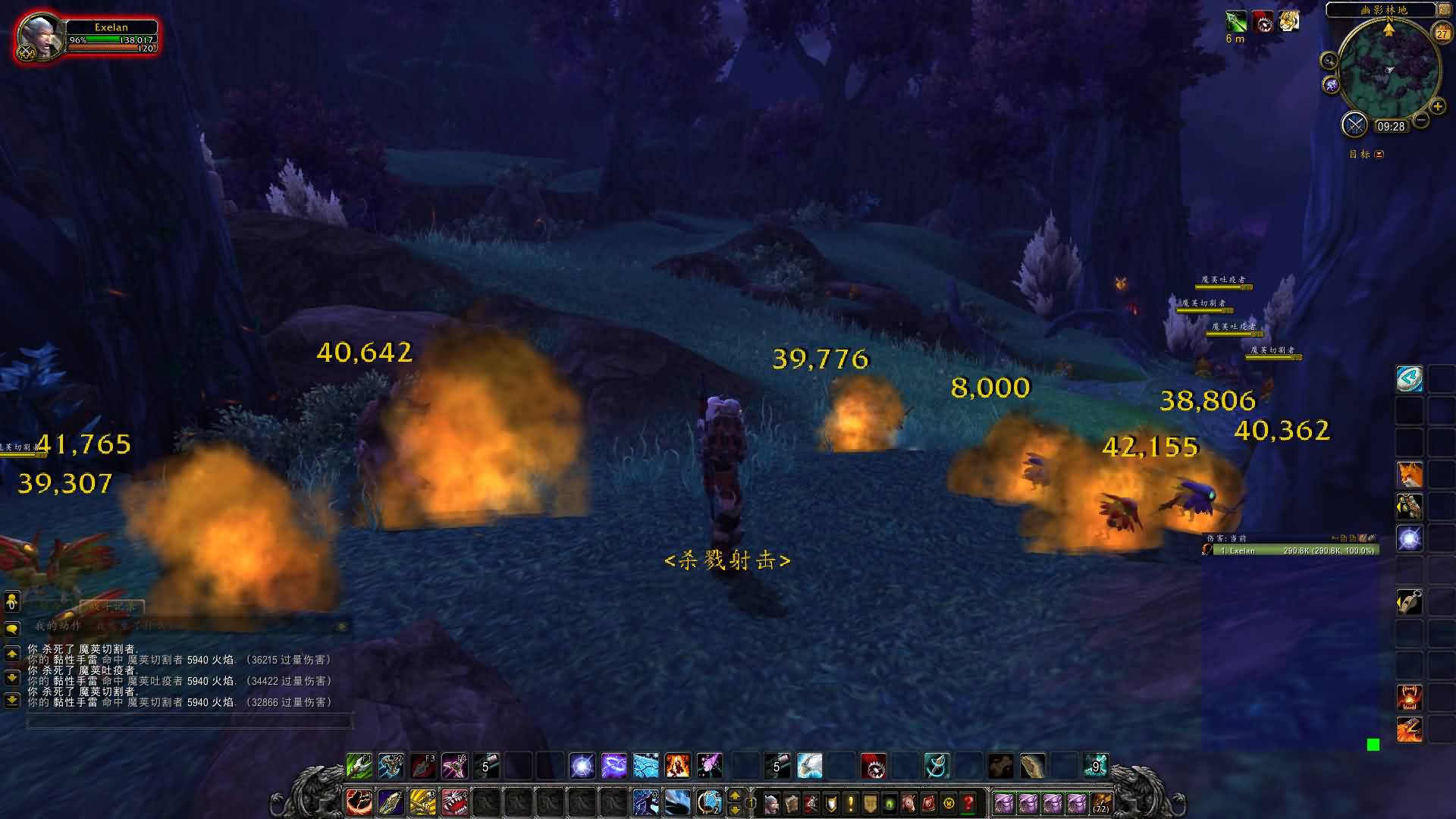Zoom in the minimap with the plus button
This screenshot has width=1456, height=819.
click(1437, 107)
